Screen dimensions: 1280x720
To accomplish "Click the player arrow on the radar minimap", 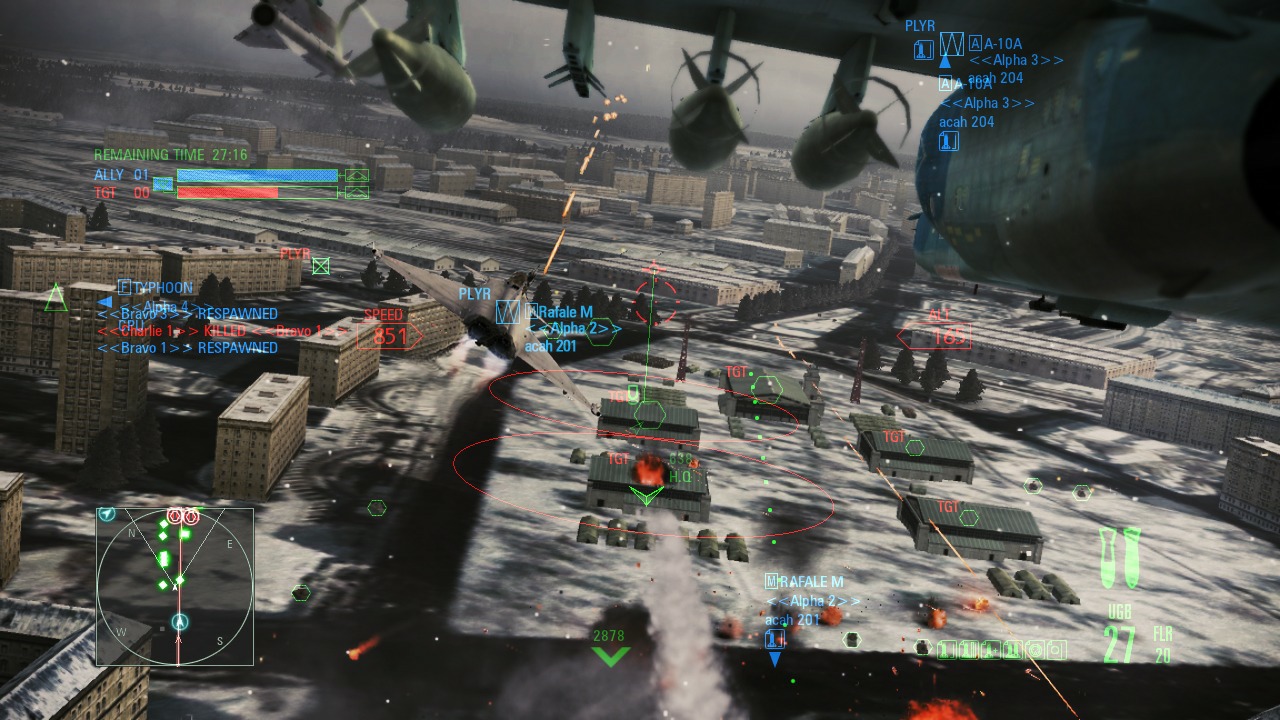I will coord(178,623).
